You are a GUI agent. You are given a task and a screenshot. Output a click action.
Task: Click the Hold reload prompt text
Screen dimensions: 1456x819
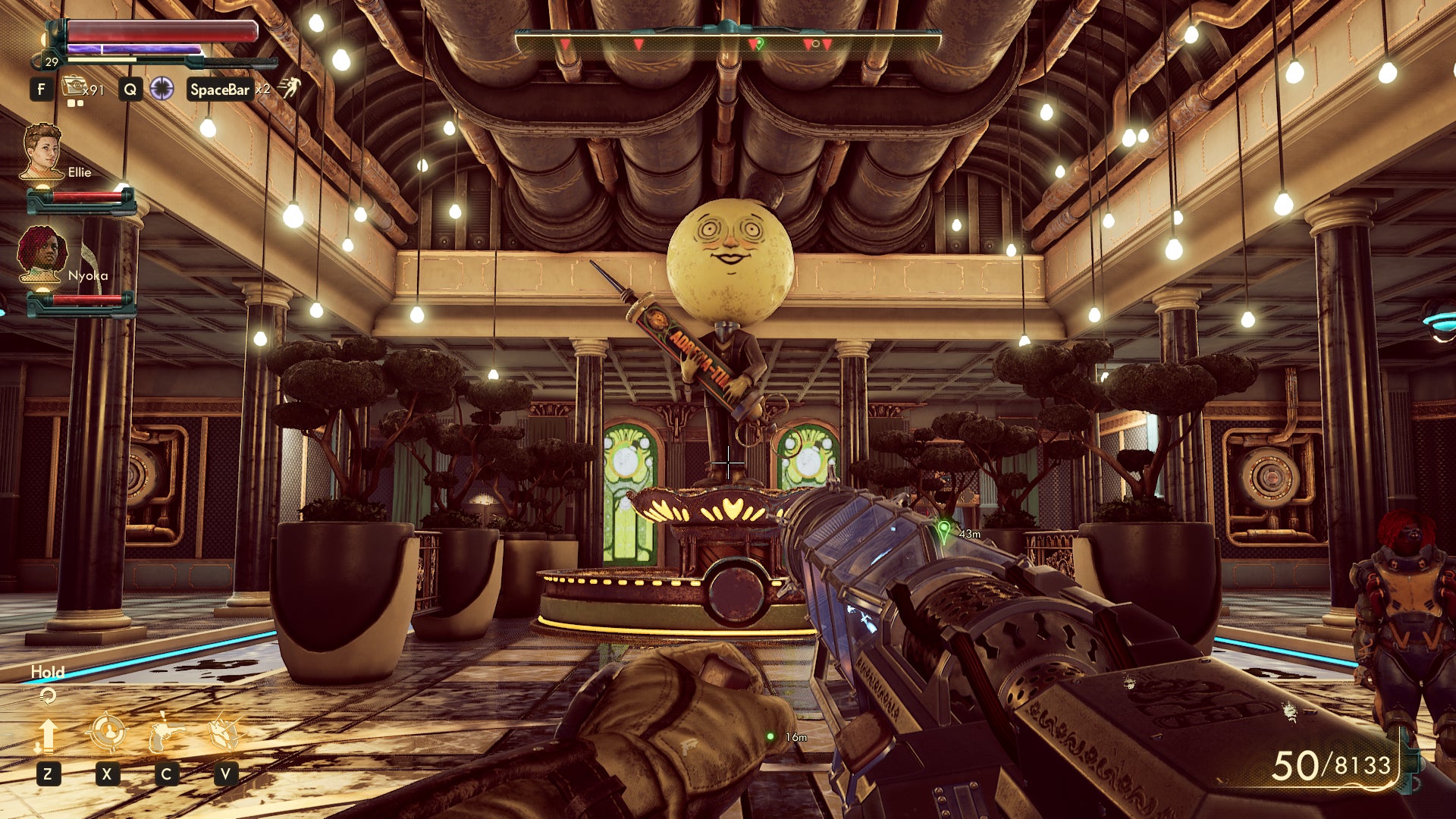47,673
